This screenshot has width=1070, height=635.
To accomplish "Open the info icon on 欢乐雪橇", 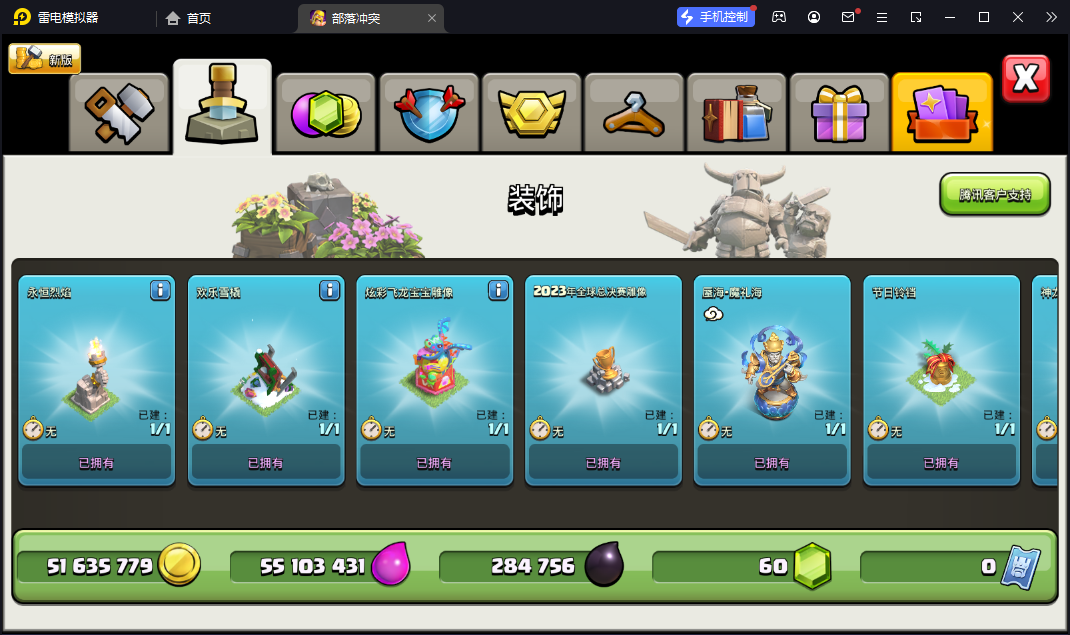I will click(329, 290).
